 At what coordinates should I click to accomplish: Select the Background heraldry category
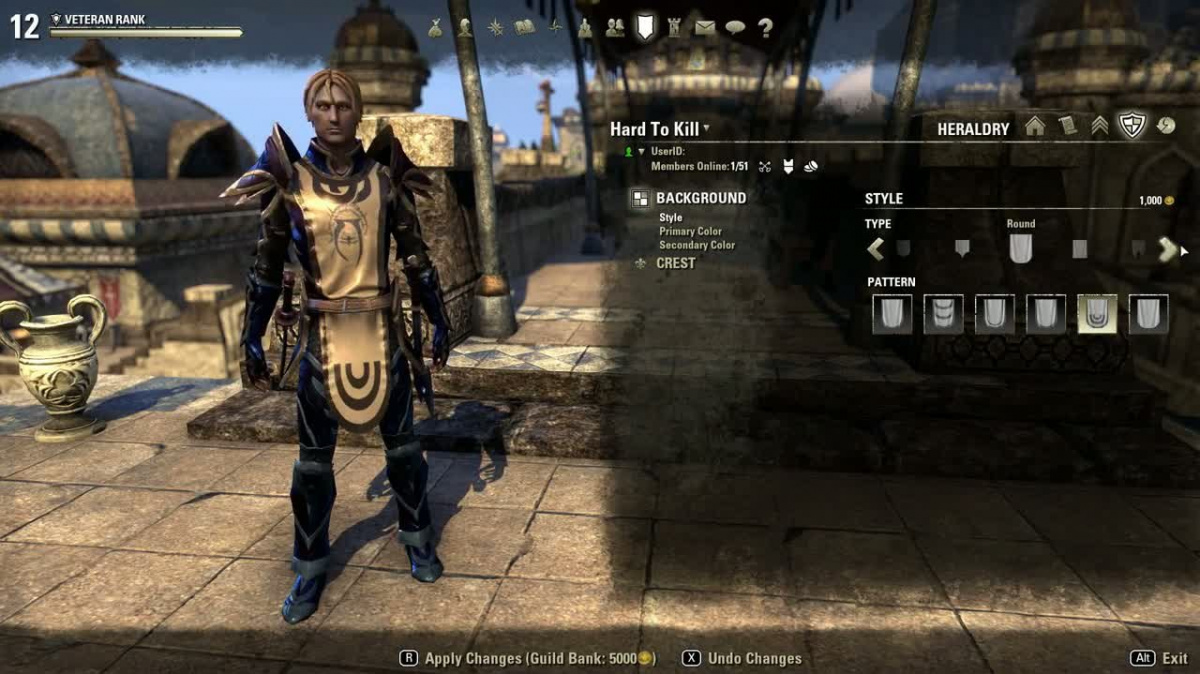[700, 198]
